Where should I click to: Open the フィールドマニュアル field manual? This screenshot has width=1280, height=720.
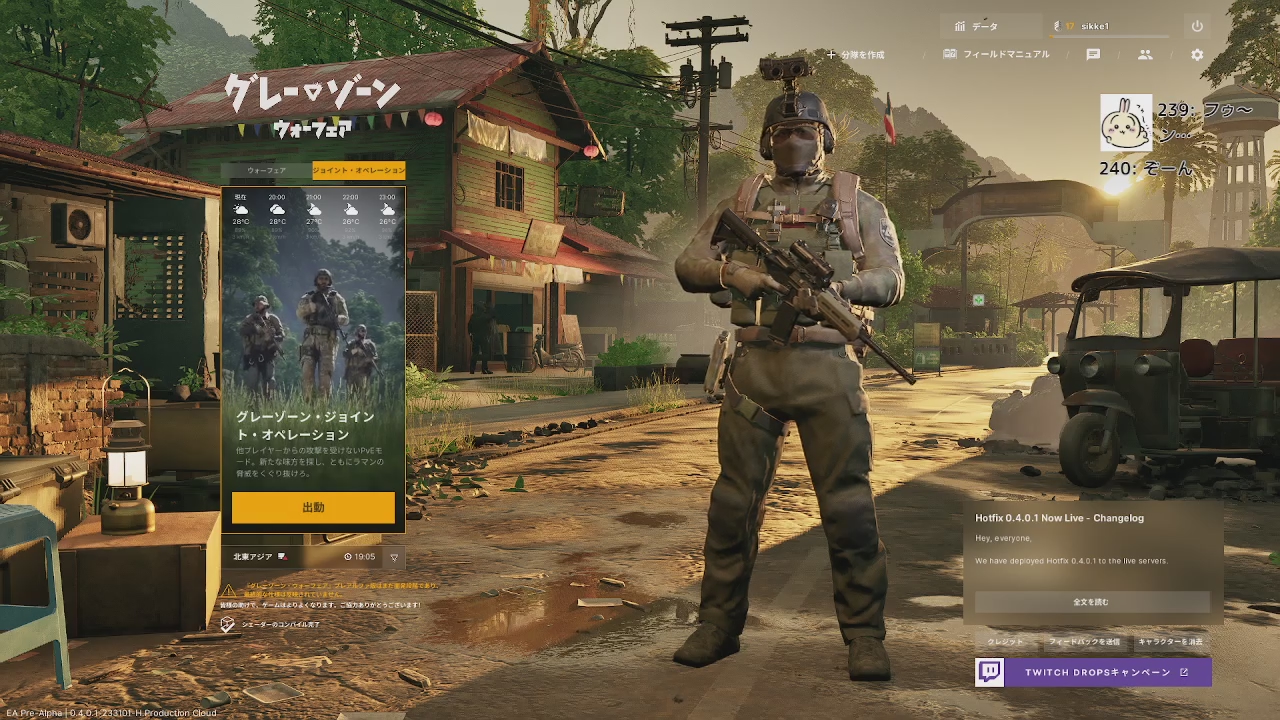(x=997, y=55)
